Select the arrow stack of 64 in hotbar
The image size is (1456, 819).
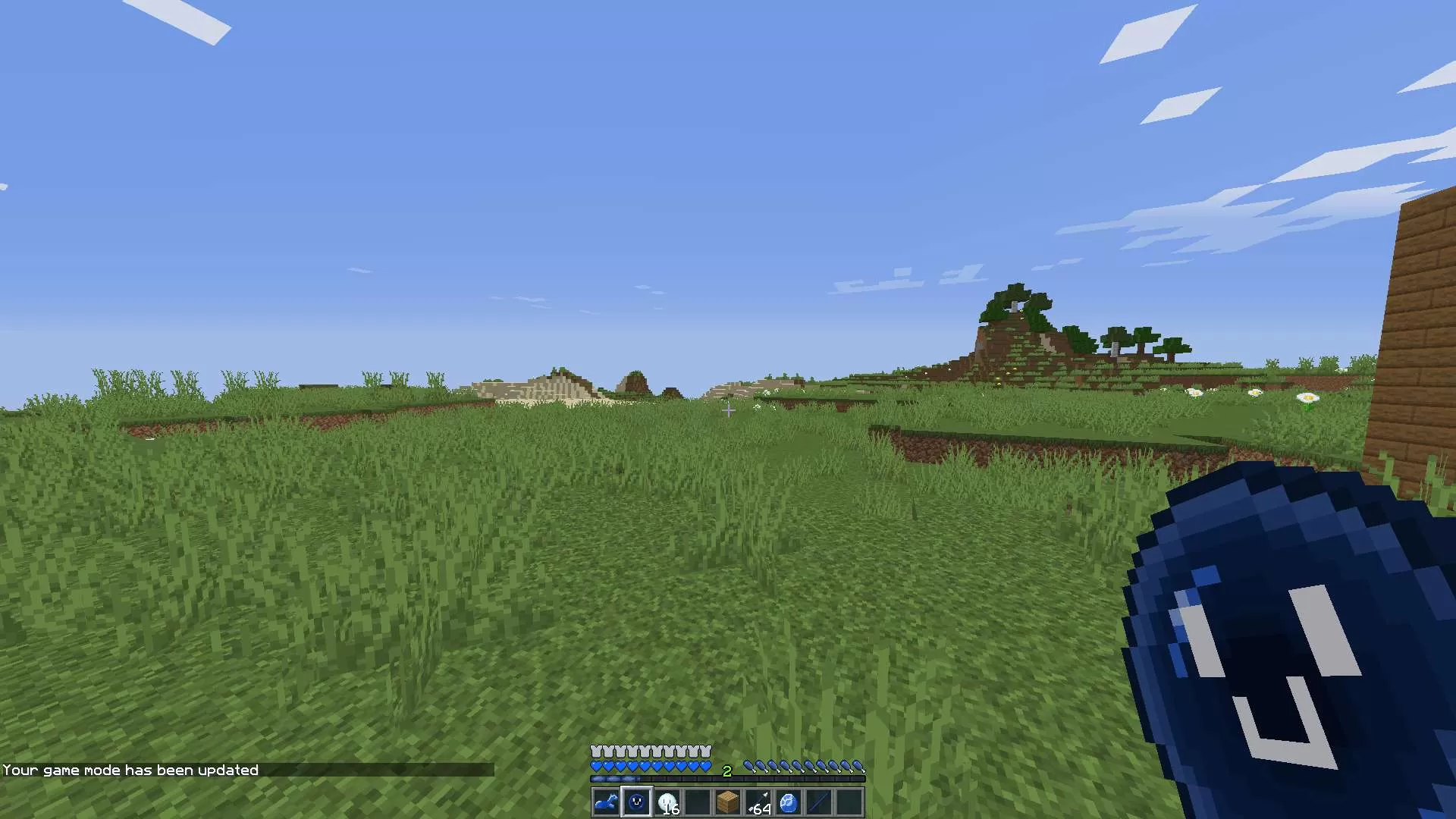point(760,802)
